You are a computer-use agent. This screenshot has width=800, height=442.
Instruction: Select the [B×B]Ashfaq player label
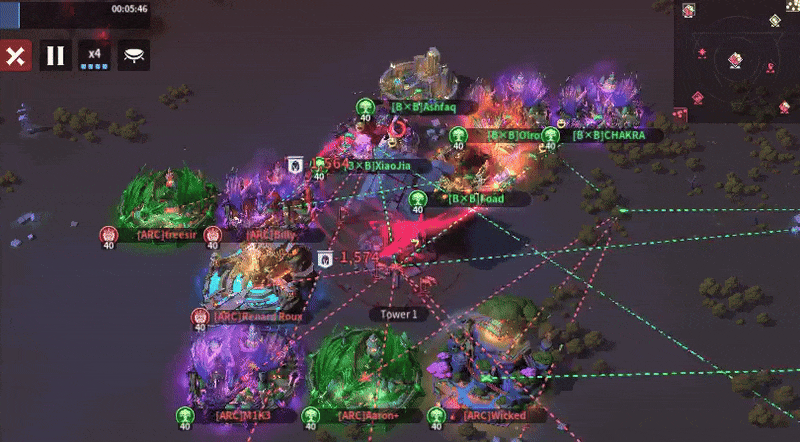pyautogui.click(x=424, y=107)
